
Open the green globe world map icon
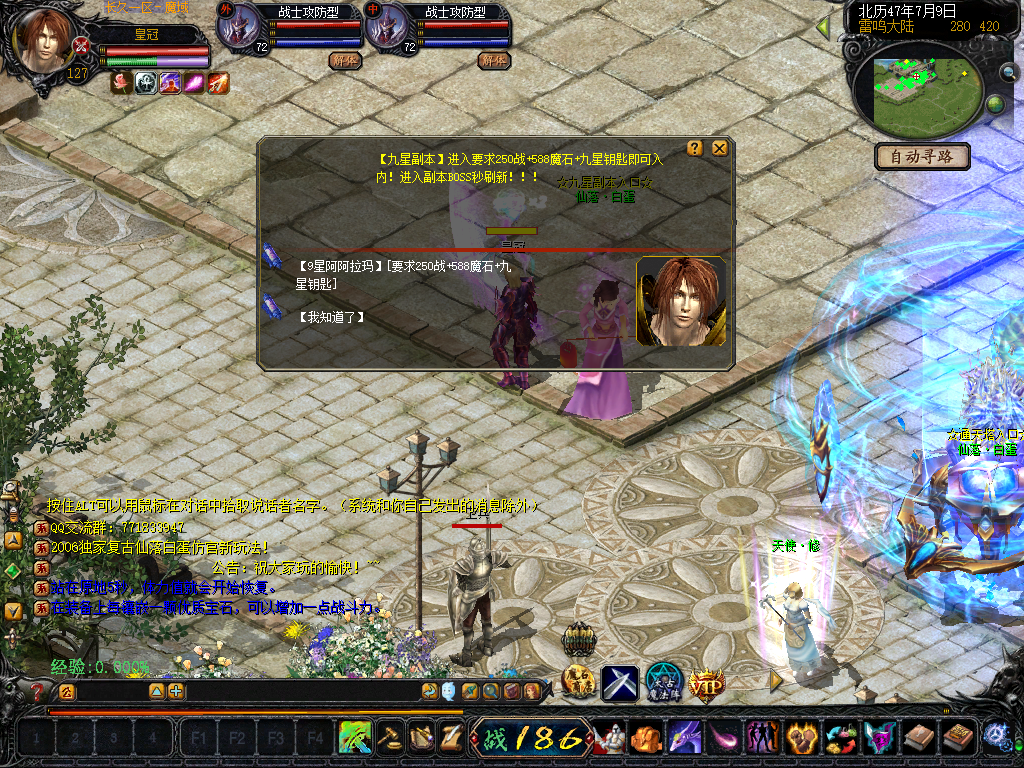[995, 104]
